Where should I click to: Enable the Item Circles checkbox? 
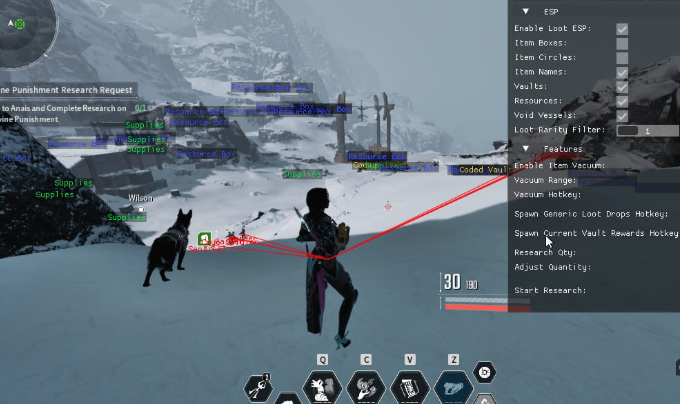pyautogui.click(x=622, y=58)
